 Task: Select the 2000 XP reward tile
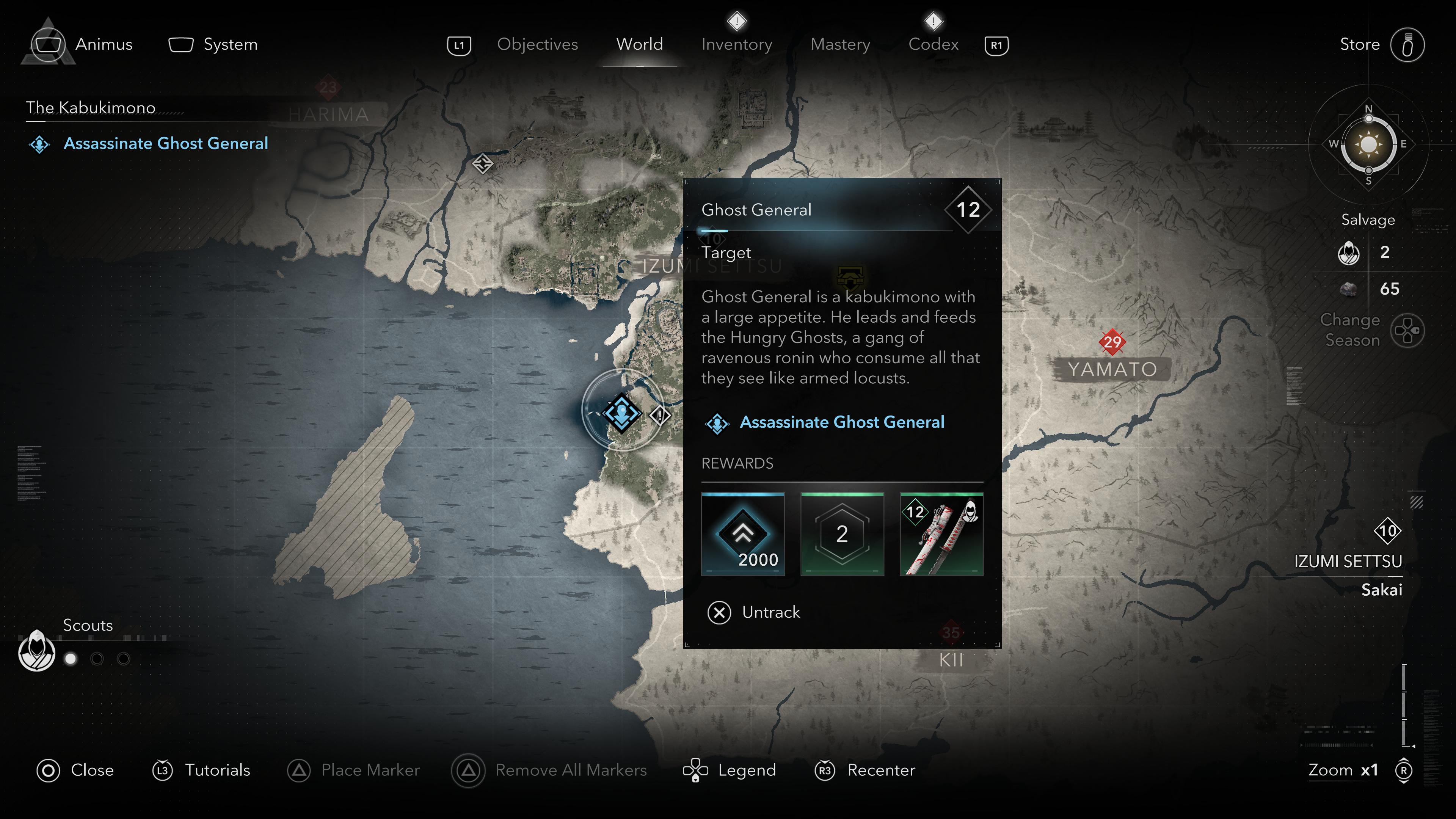(x=743, y=534)
